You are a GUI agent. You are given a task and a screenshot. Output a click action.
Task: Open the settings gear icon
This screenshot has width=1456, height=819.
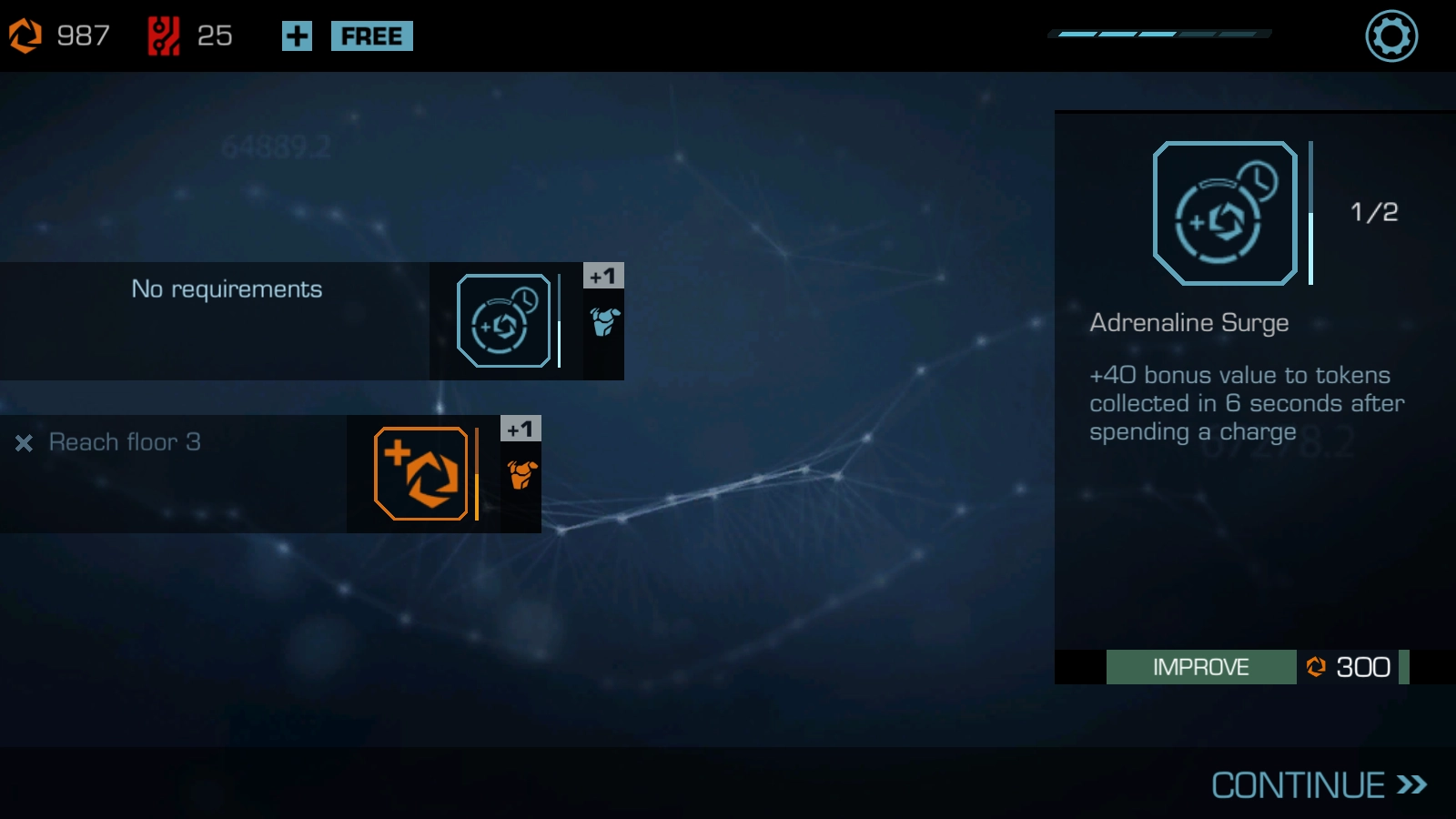(x=1391, y=36)
